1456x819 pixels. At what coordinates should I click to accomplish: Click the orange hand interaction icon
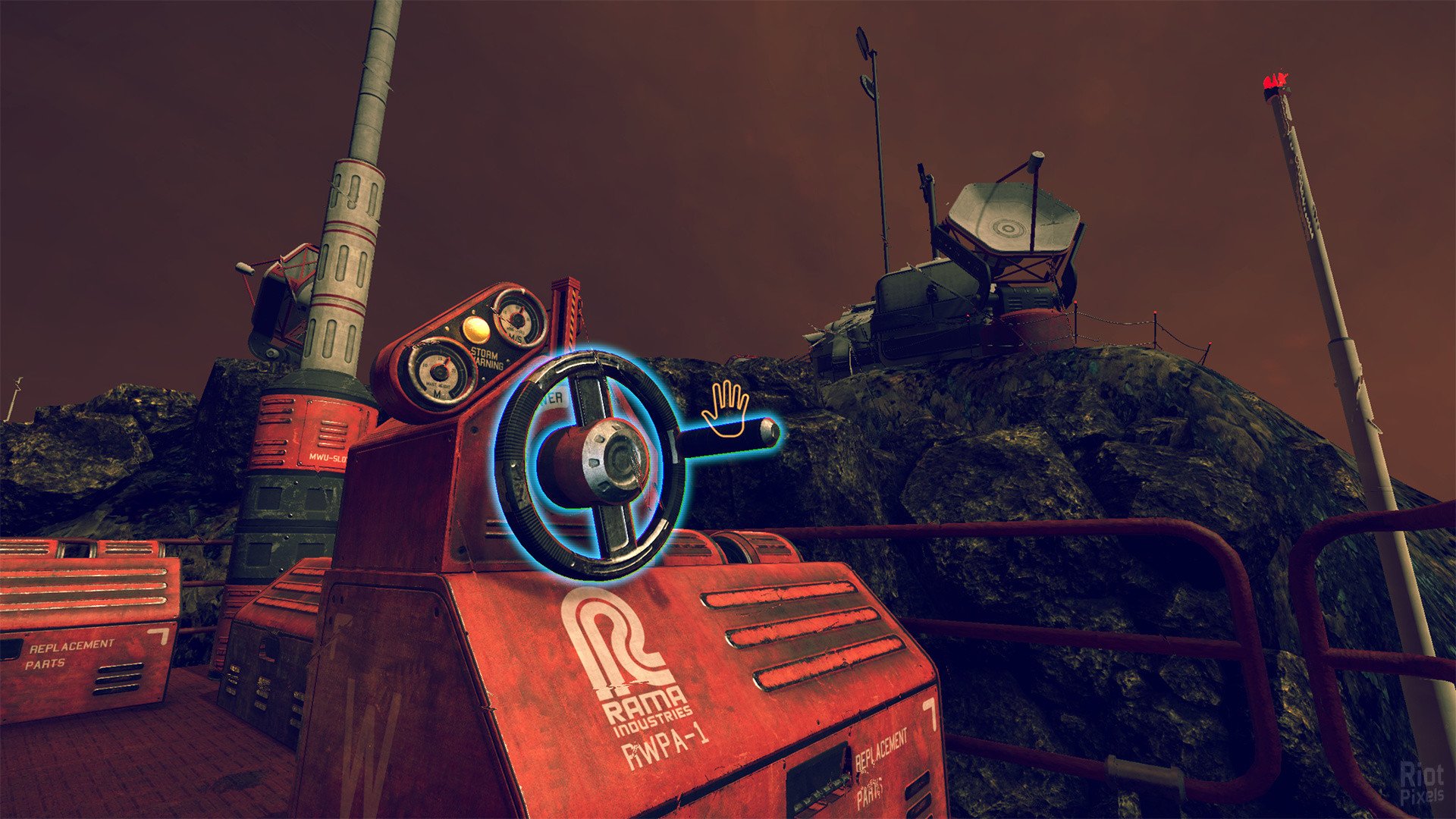coord(725,409)
